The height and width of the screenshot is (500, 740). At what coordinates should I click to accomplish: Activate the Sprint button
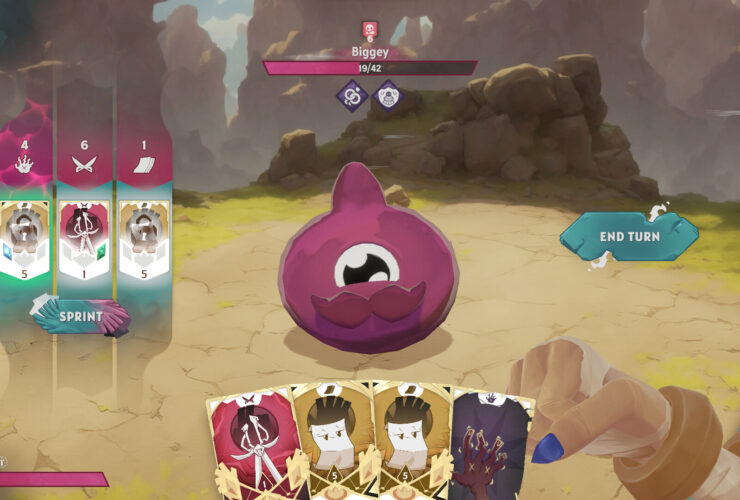81,316
